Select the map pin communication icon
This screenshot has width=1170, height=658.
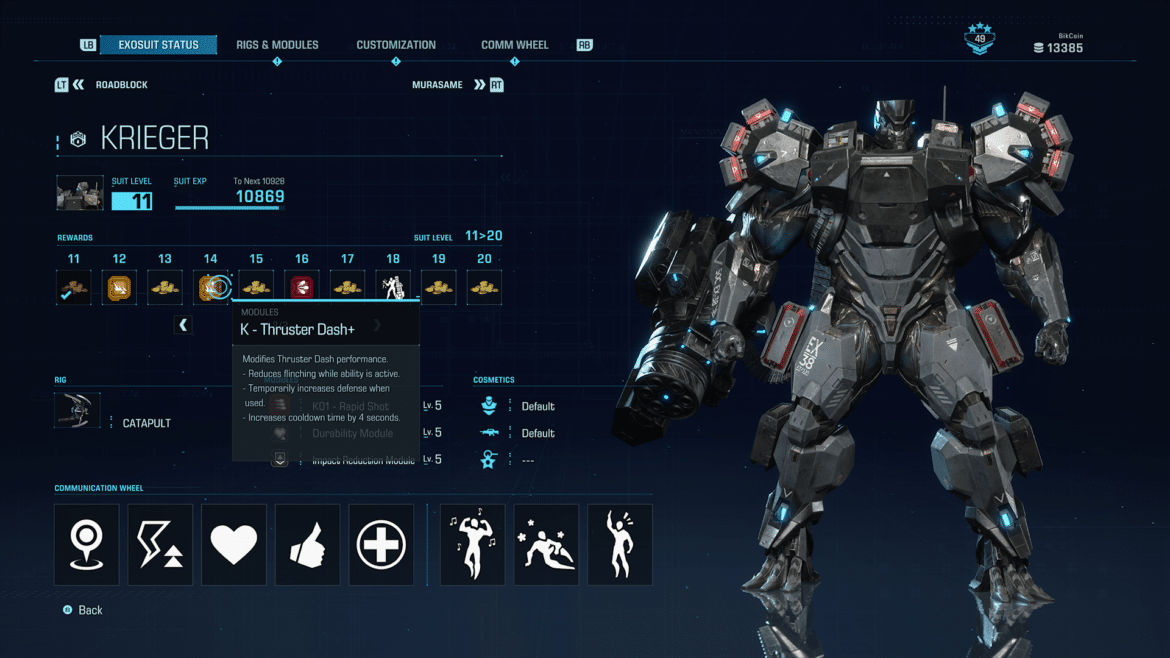click(x=87, y=545)
